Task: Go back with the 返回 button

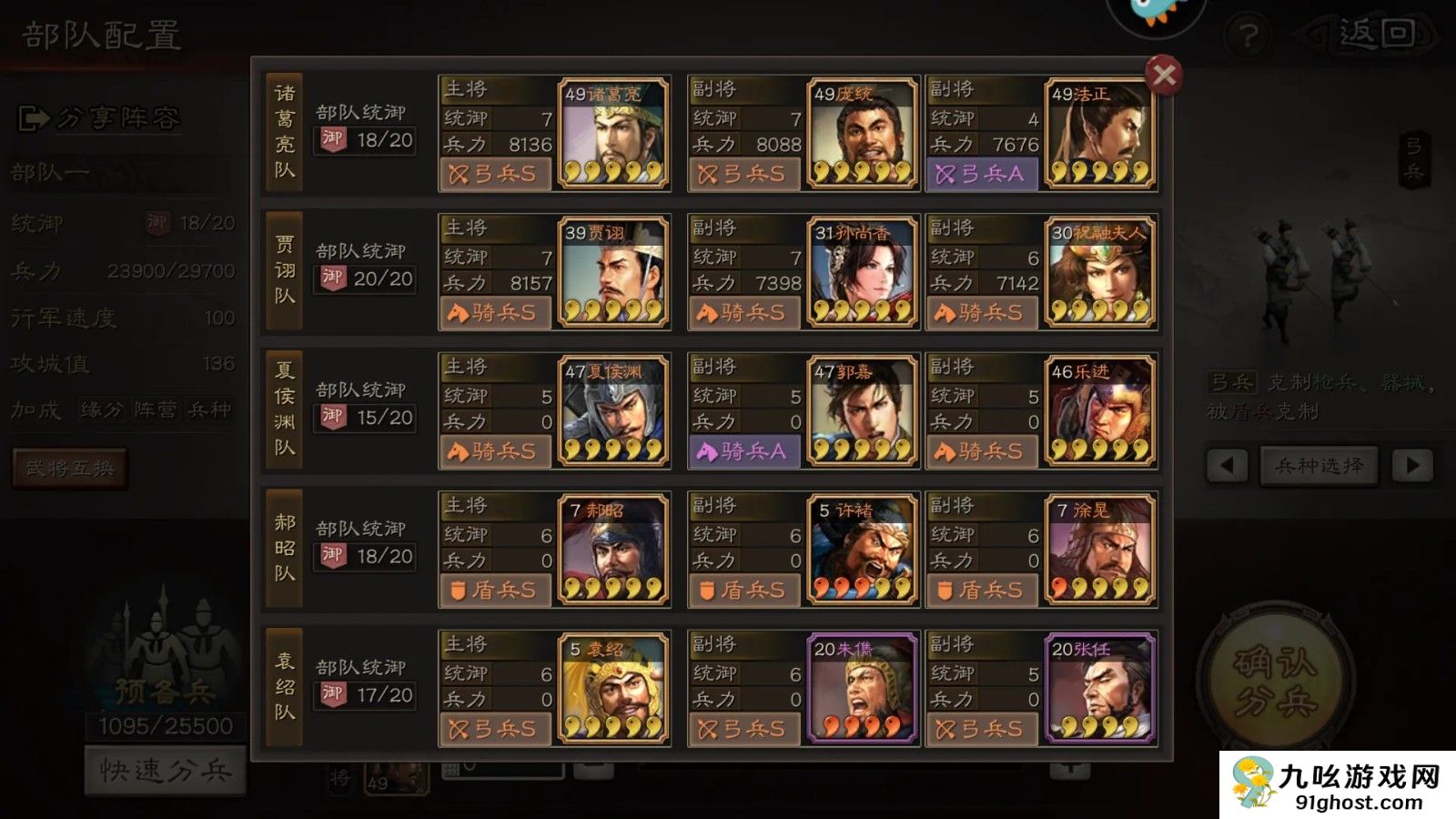Action: click(x=1376, y=35)
